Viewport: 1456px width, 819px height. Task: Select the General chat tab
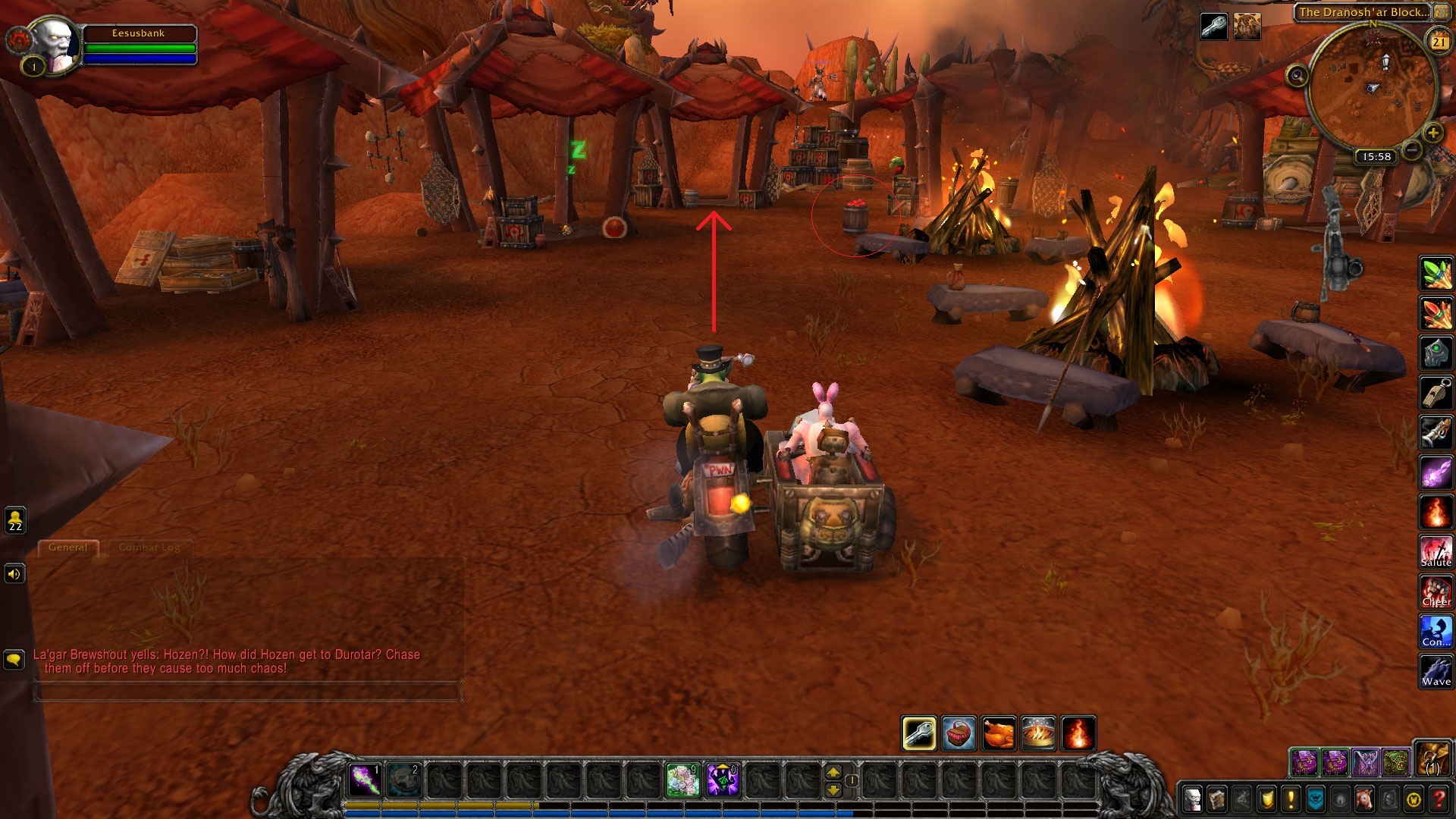[x=67, y=548]
